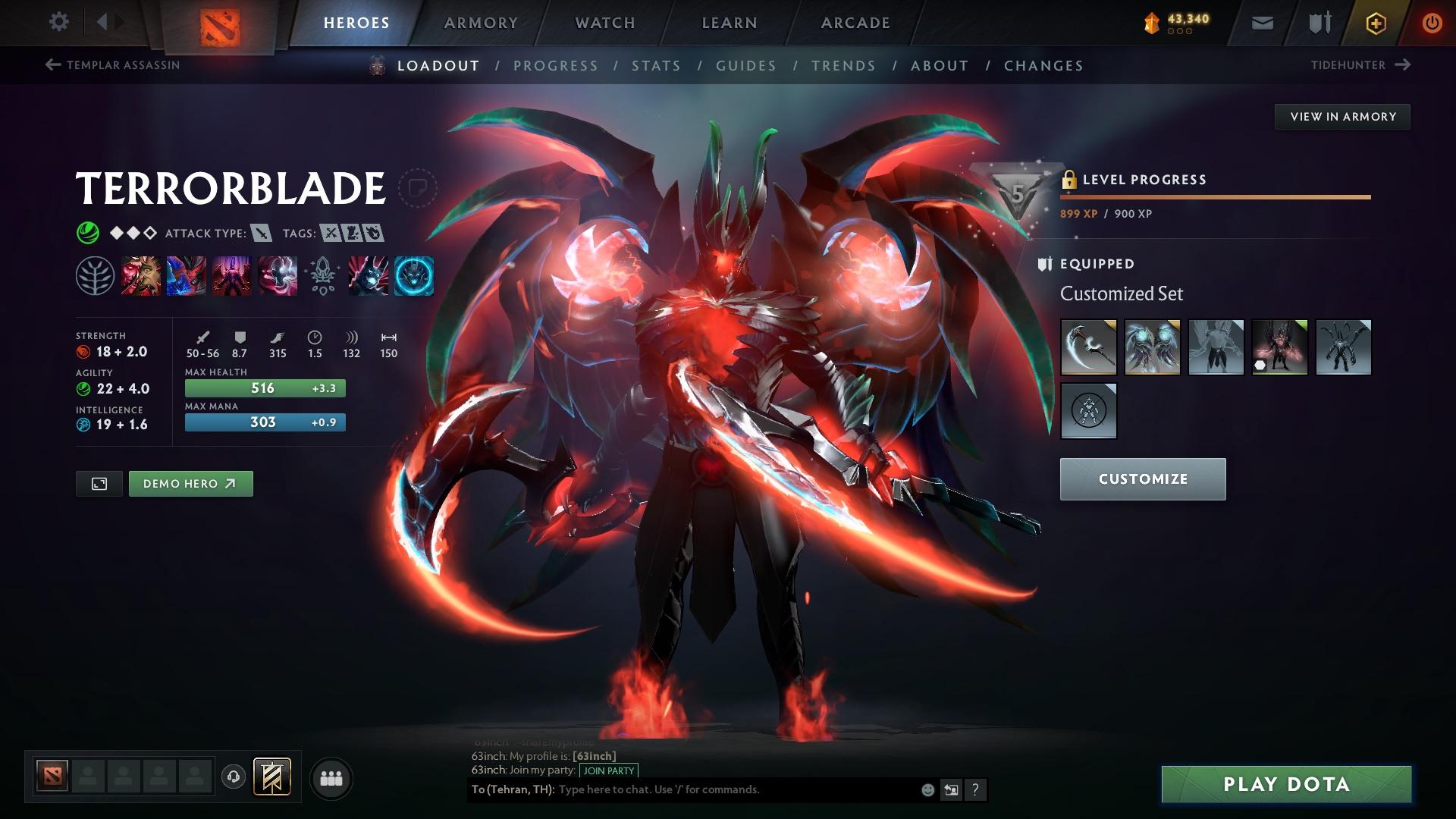Click the chat input field

point(728,789)
